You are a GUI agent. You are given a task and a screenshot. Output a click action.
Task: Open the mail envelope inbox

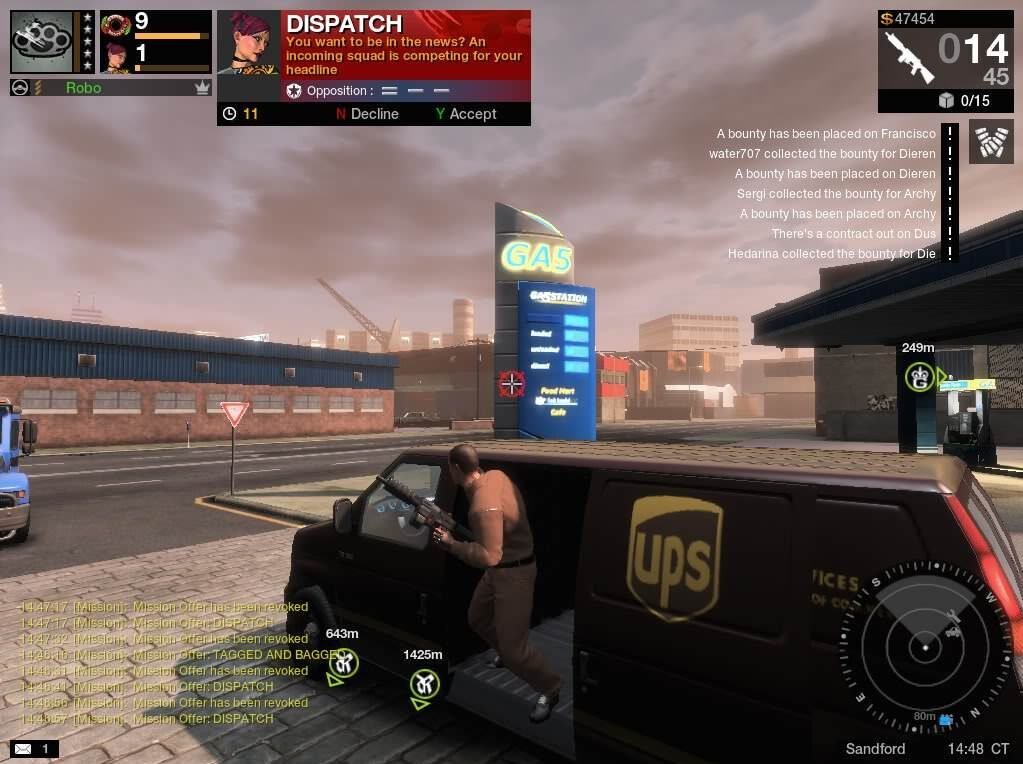[23, 748]
